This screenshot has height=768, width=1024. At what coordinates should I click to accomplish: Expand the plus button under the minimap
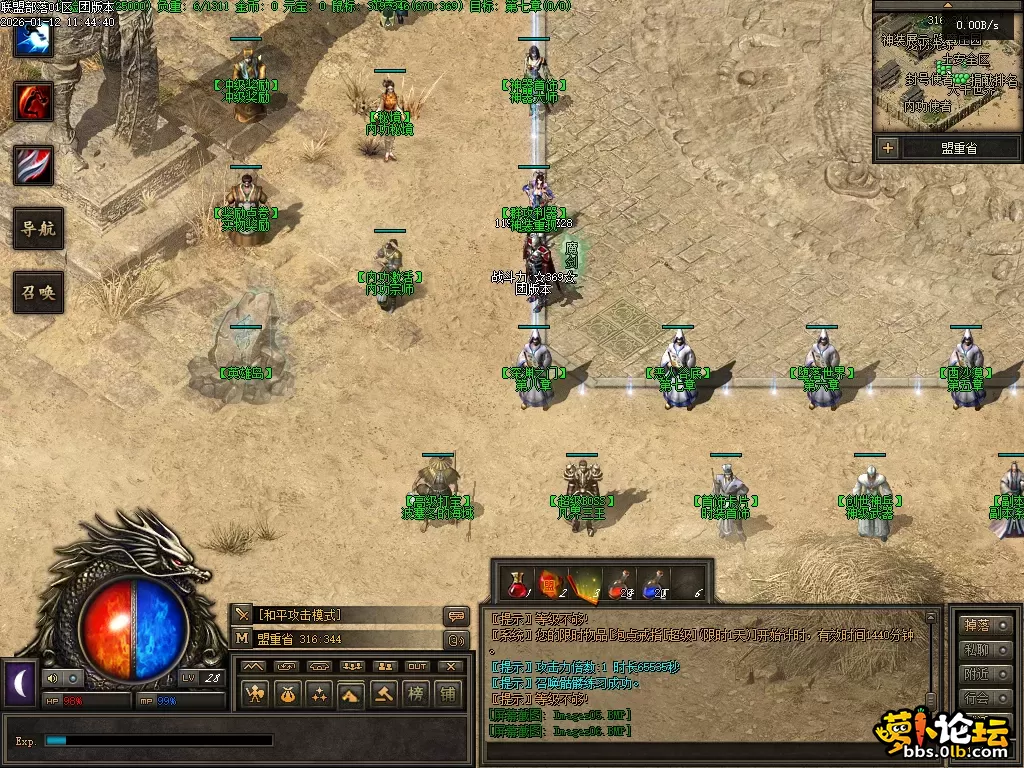887,148
